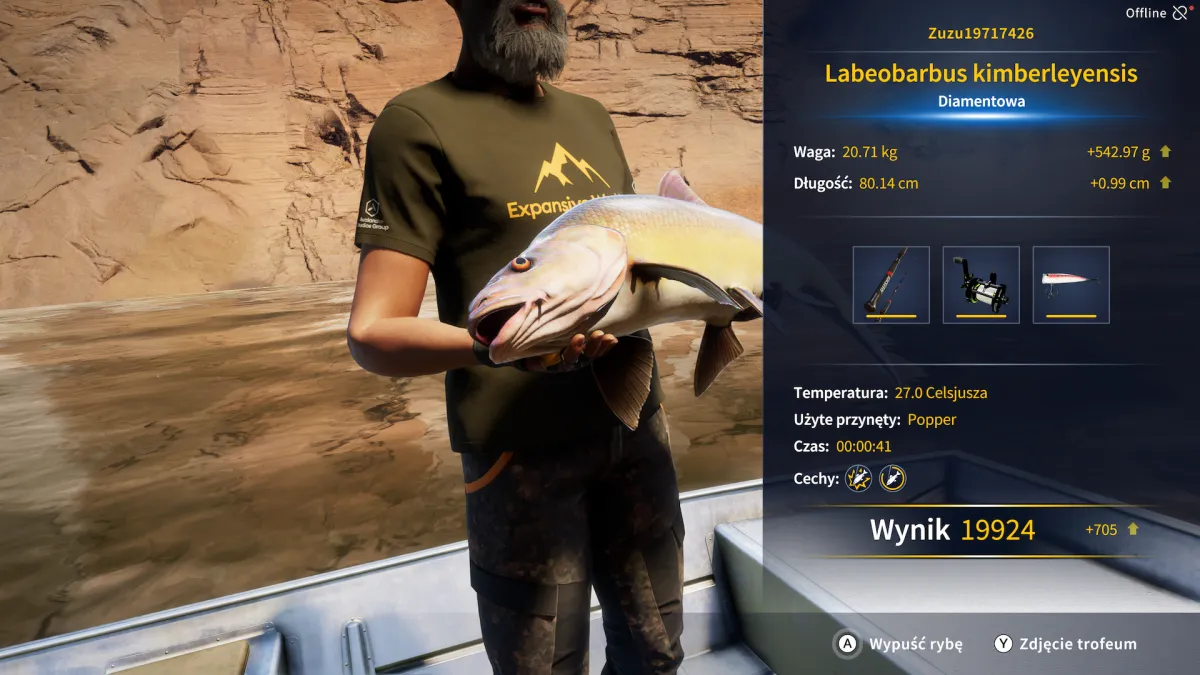Select the fishing reel equipment slot
Viewport: 1200px width, 675px height.
tap(981, 285)
